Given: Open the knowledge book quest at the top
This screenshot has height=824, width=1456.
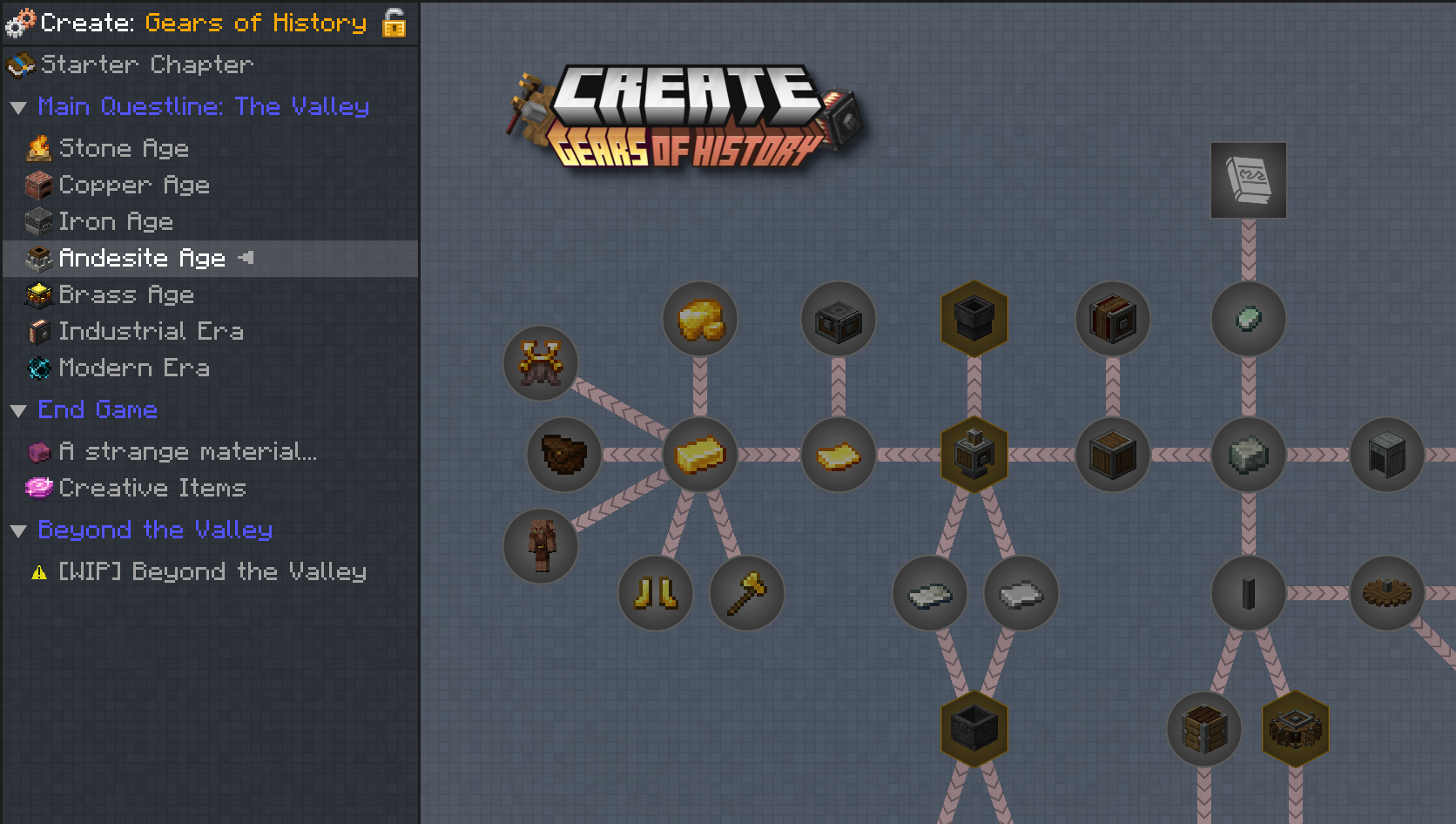Looking at the screenshot, I should (1248, 180).
